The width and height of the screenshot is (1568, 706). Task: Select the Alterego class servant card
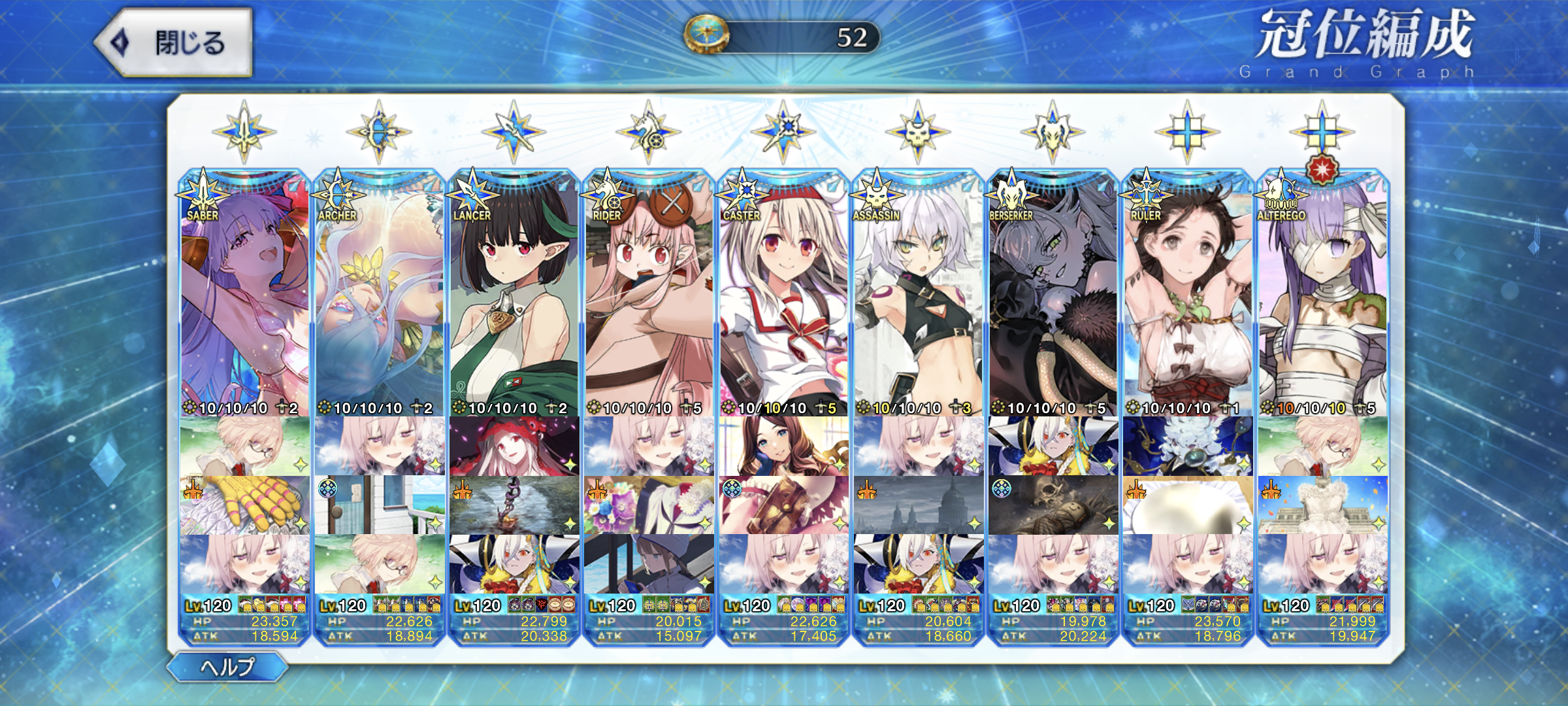point(1322,294)
